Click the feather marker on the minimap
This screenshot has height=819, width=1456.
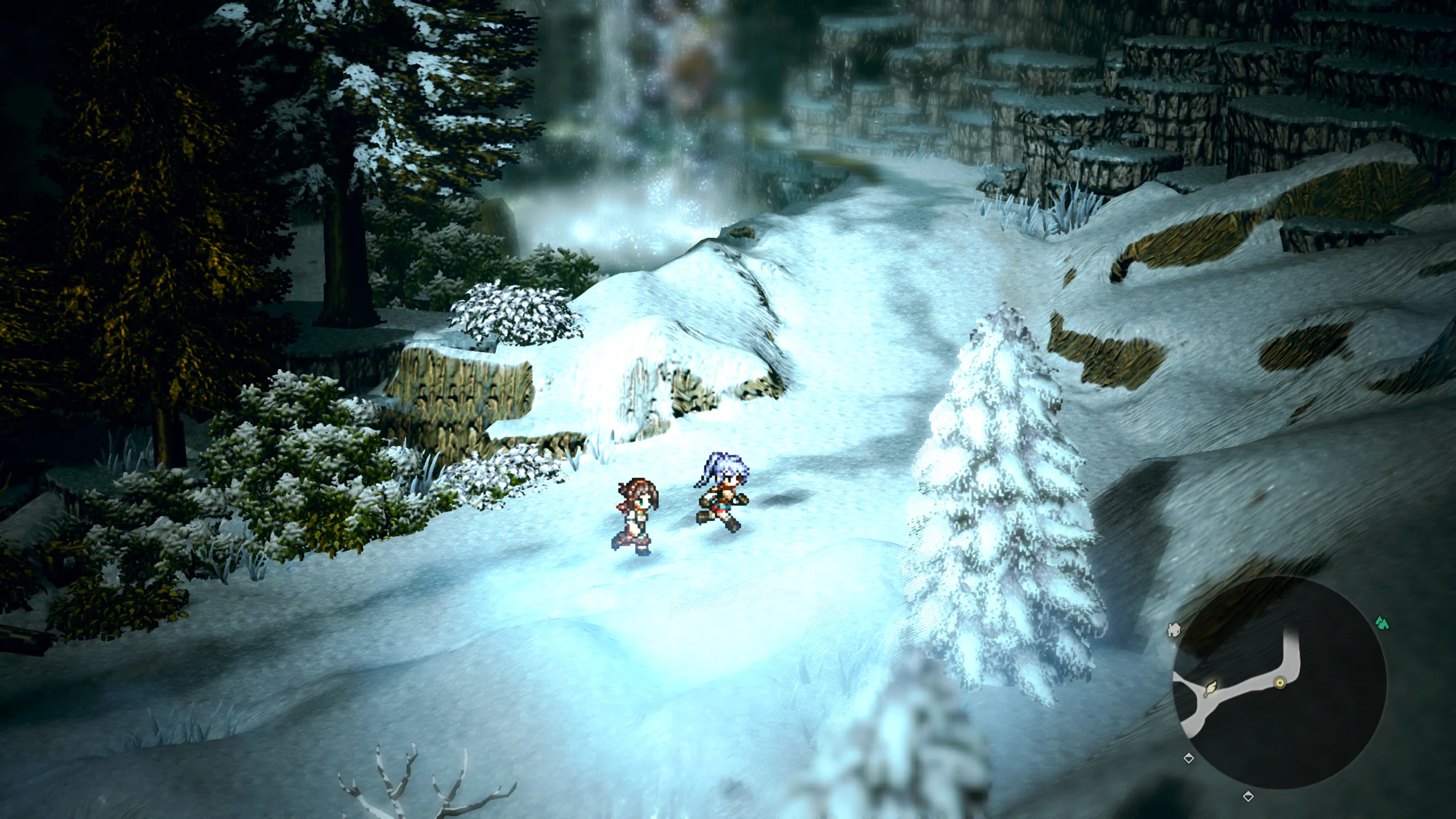(1211, 689)
